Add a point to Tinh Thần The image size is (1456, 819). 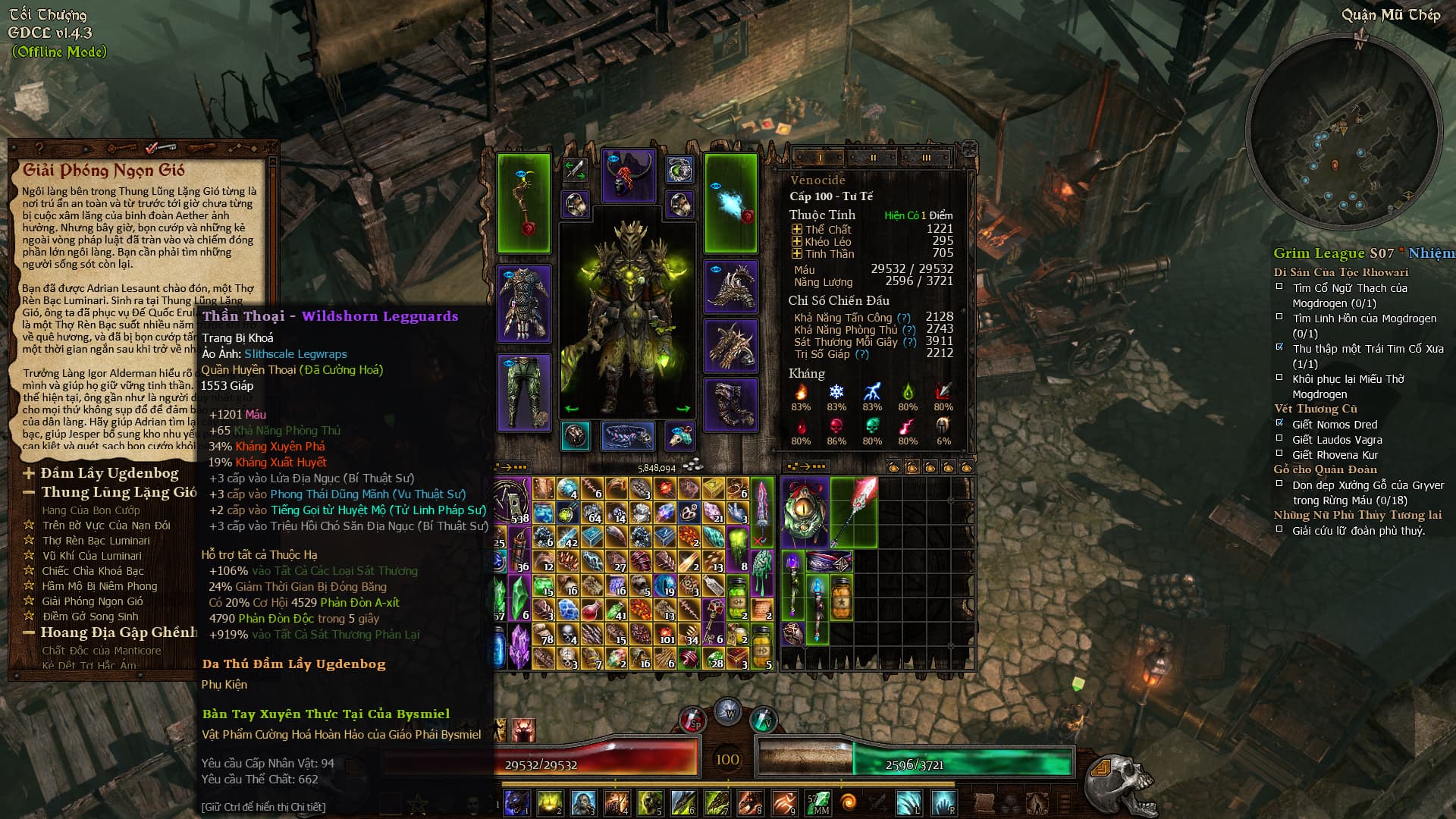(796, 254)
